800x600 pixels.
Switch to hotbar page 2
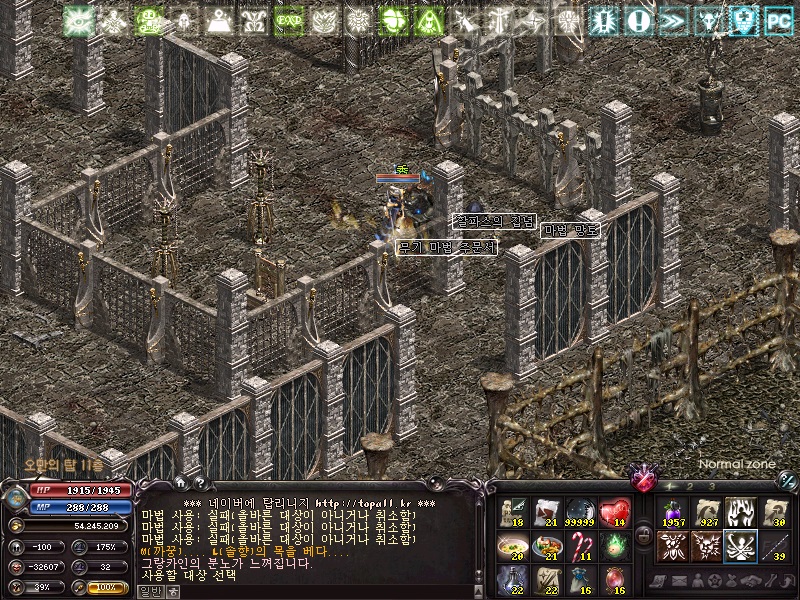coord(689,486)
